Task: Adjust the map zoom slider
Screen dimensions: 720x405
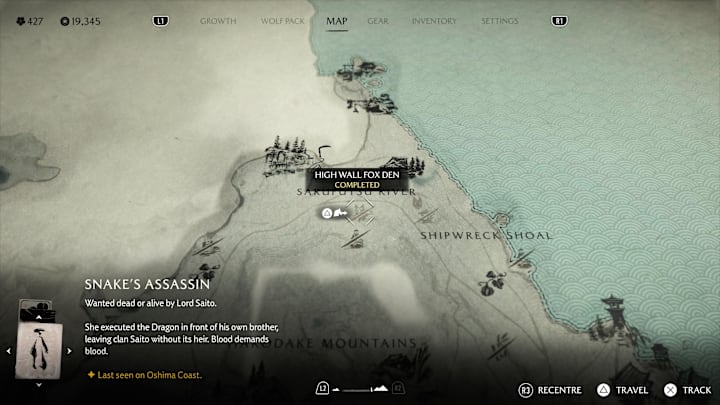Action: pyautogui.click(x=360, y=388)
